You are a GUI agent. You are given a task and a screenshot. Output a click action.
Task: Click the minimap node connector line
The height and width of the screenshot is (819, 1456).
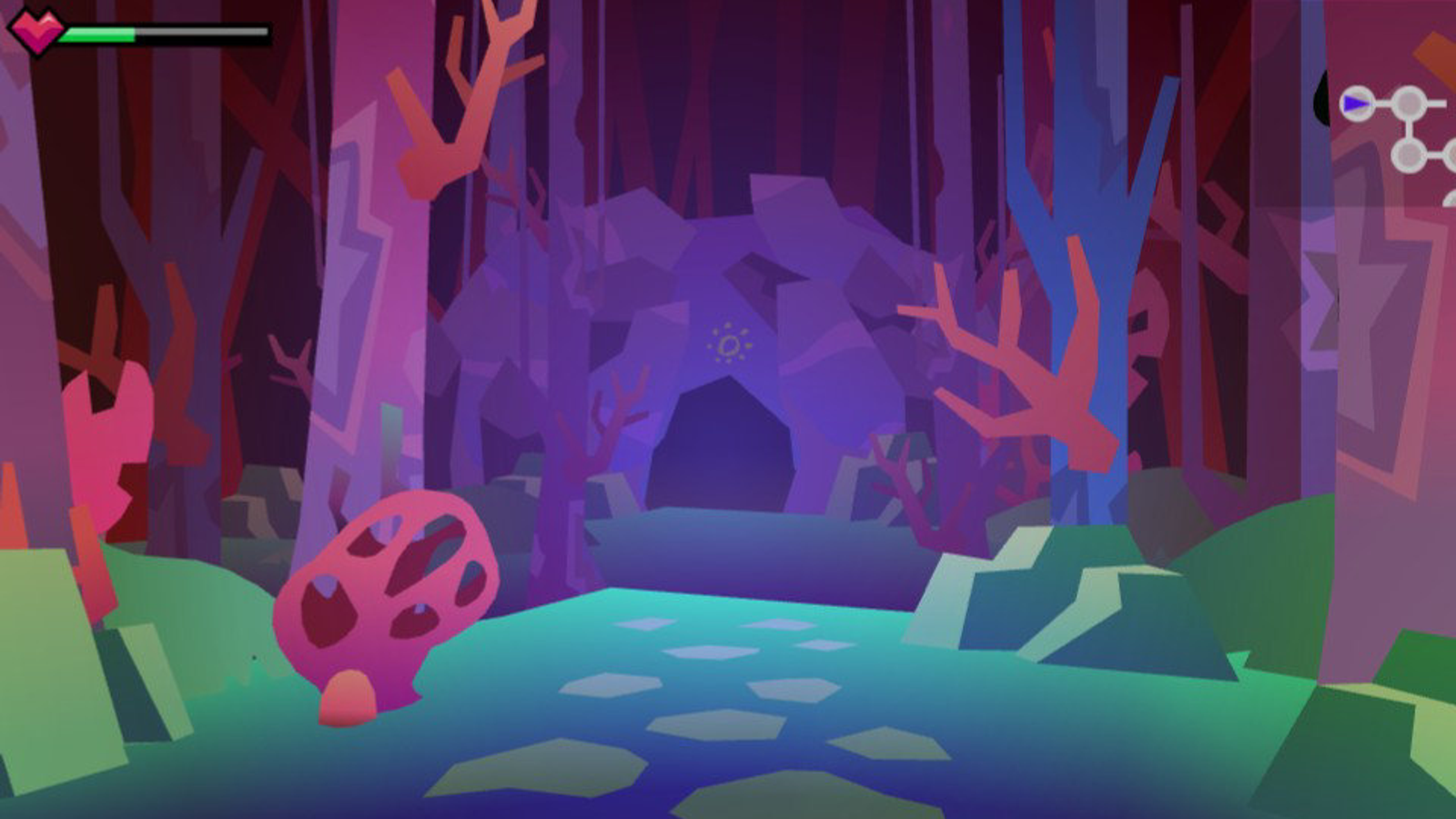[1383, 103]
